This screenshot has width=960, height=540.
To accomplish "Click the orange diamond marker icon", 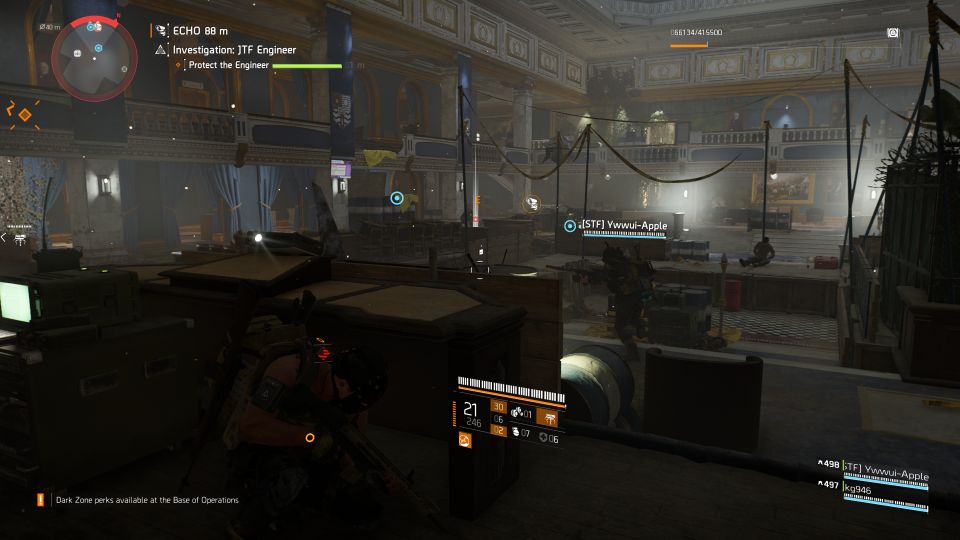I will coord(25,114).
